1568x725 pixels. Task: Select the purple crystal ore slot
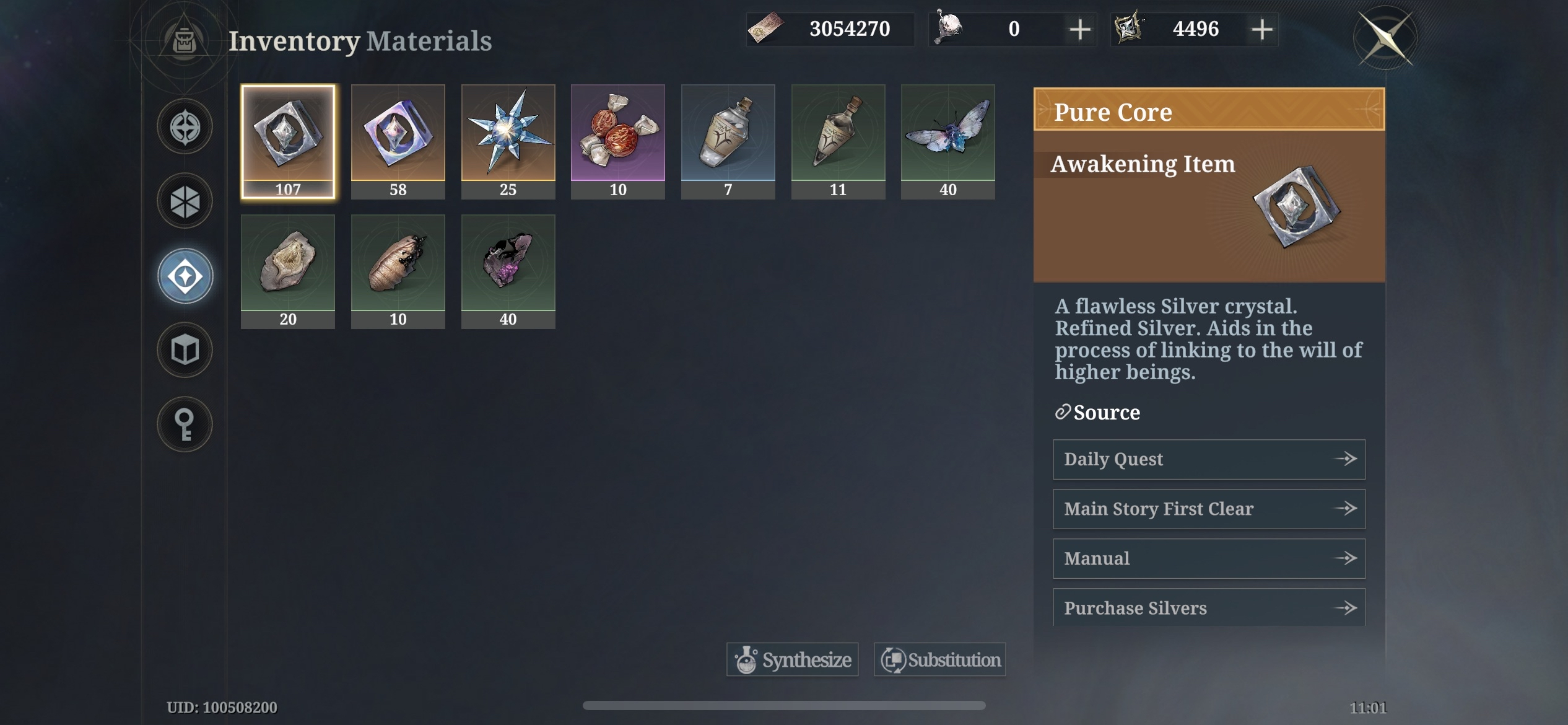point(508,271)
